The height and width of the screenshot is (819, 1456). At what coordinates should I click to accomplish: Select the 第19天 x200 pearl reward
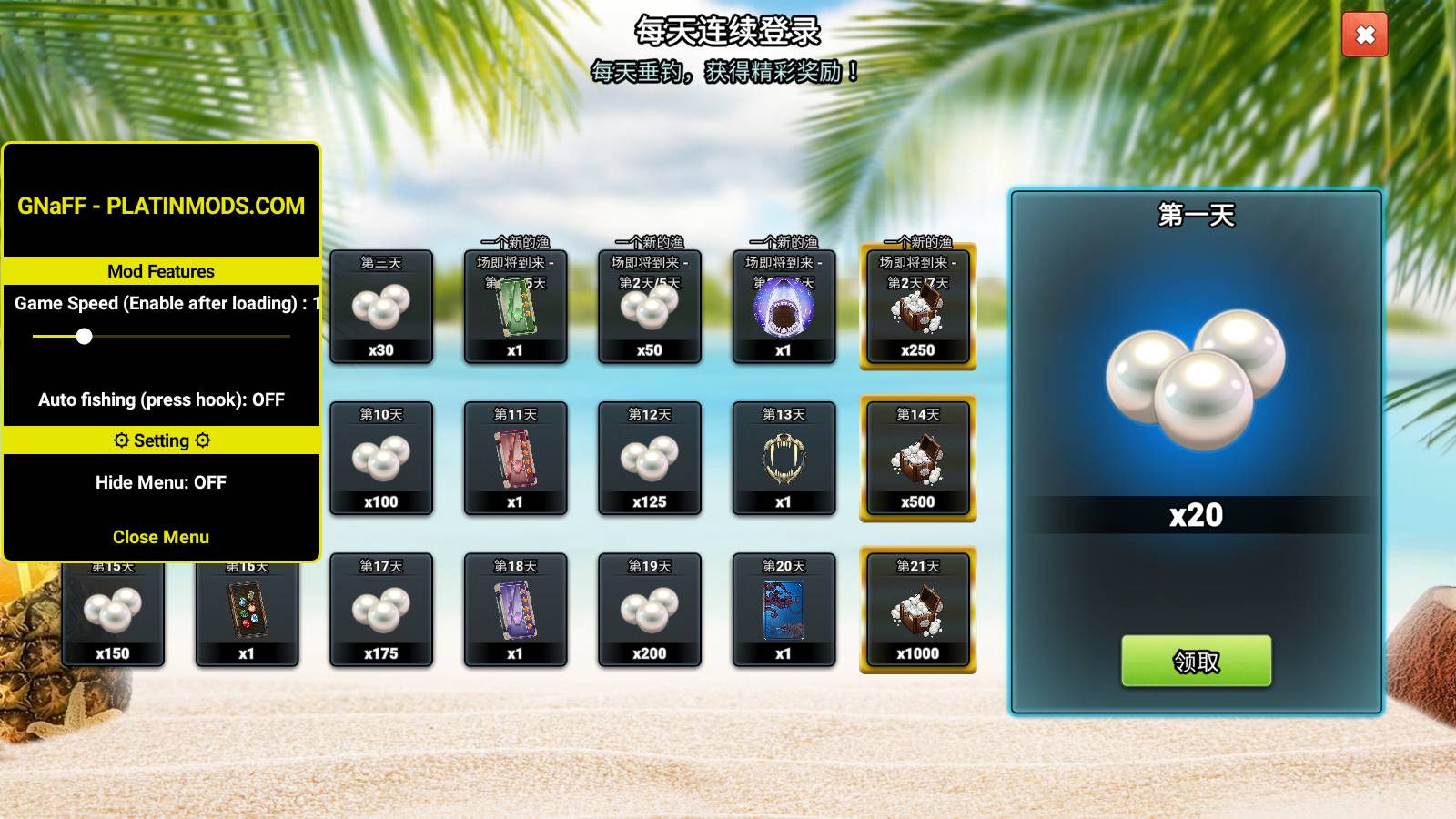tap(650, 611)
